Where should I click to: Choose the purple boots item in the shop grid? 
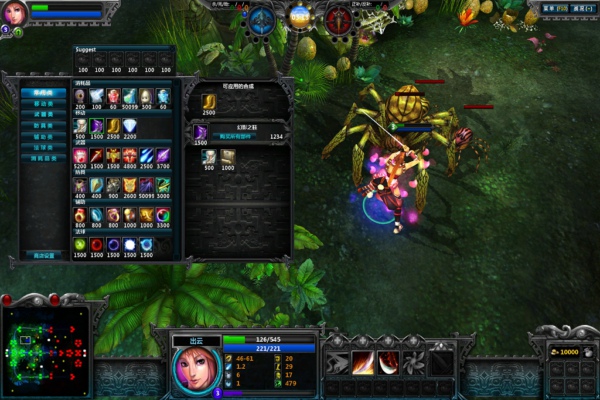[97, 125]
